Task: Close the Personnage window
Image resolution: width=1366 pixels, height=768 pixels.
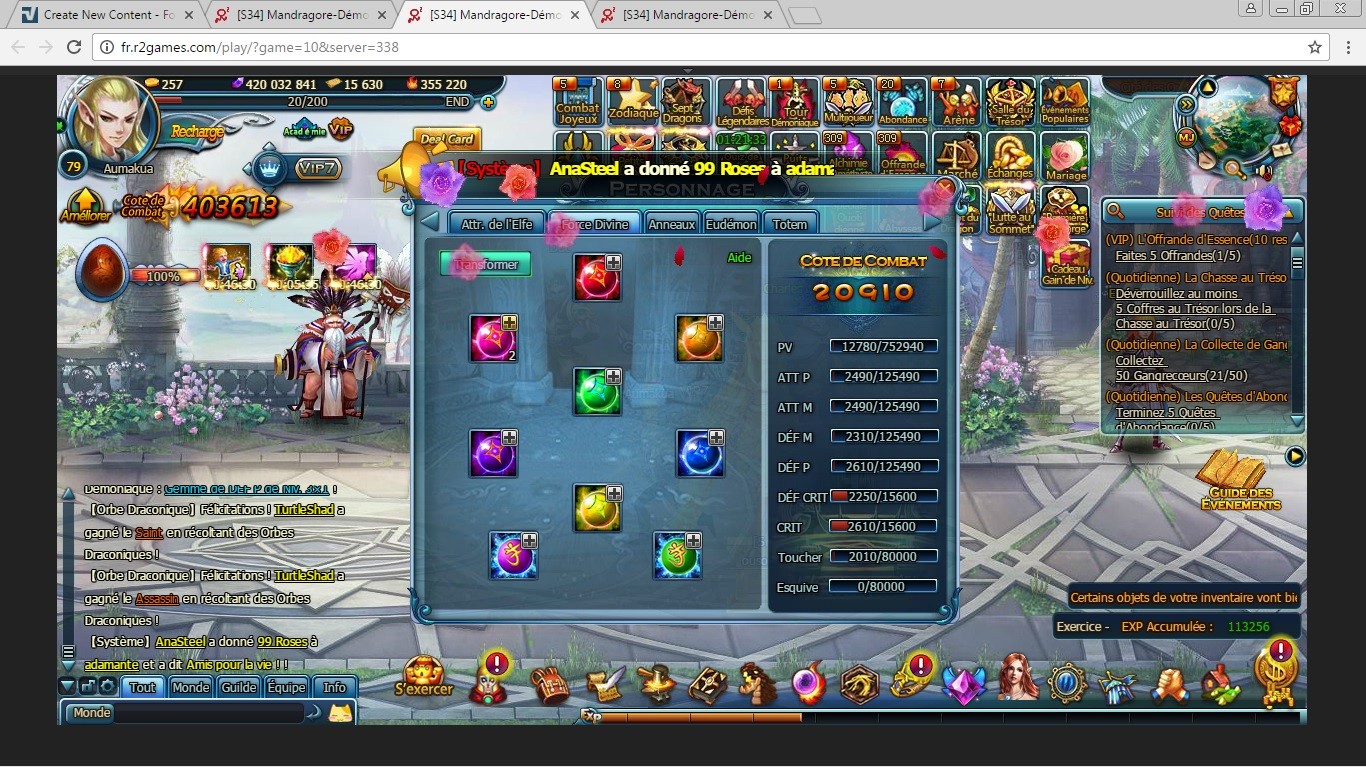Action: tap(945, 187)
